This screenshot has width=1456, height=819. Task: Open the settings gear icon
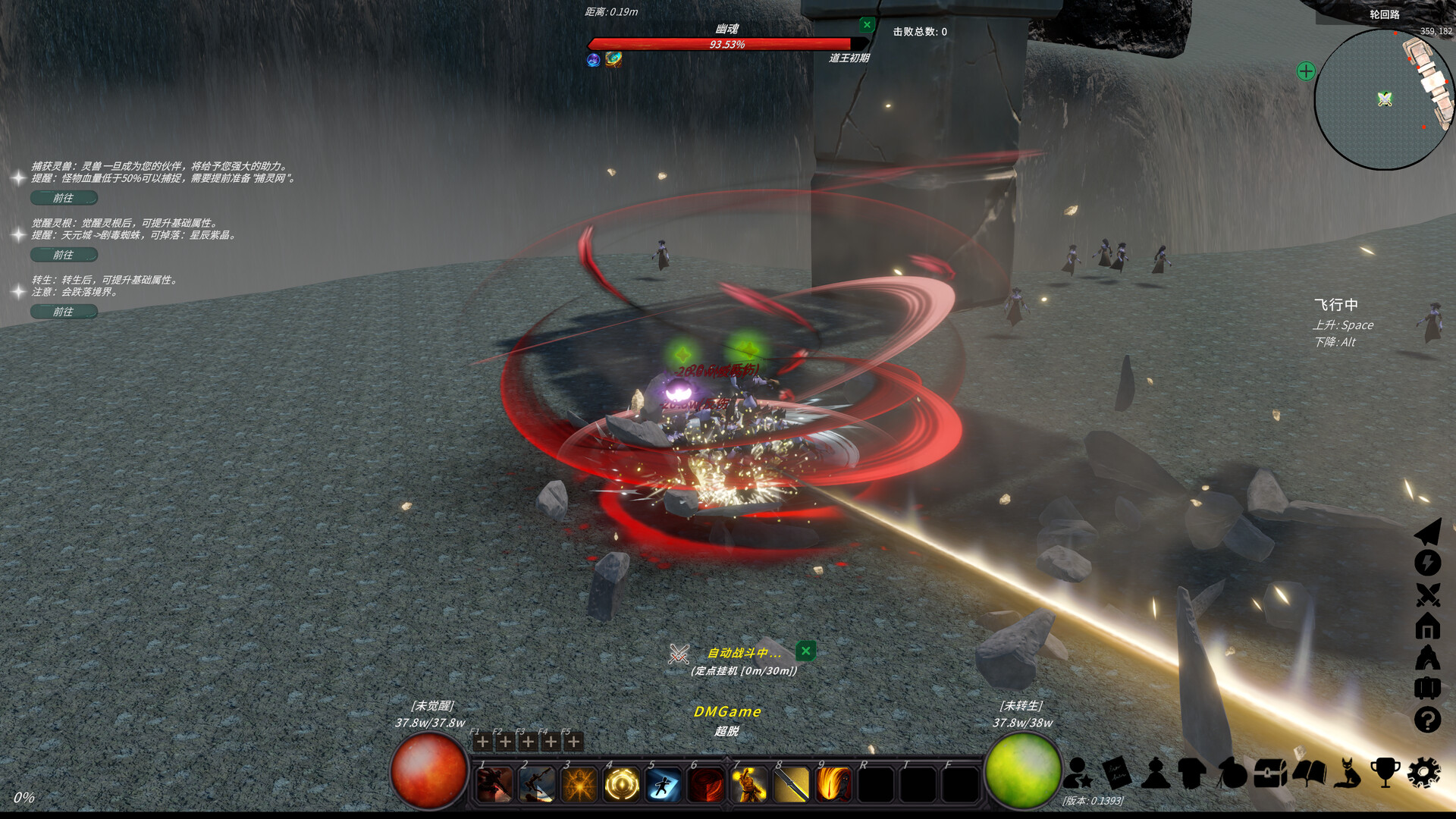coord(1424,772)
